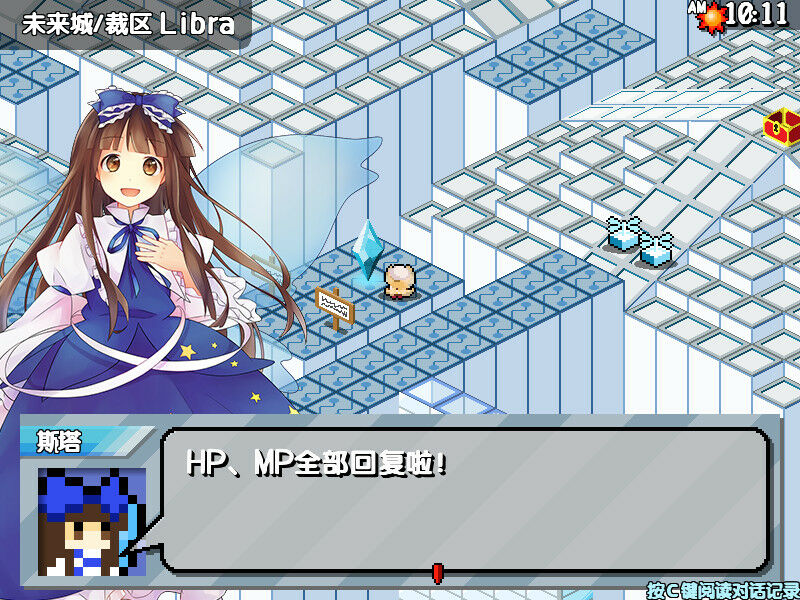Viewport: 800px width, 600px height.
Task: Click the red continue arrow under the dialogue
Action: pyautogui.click(x=436, y=572)
